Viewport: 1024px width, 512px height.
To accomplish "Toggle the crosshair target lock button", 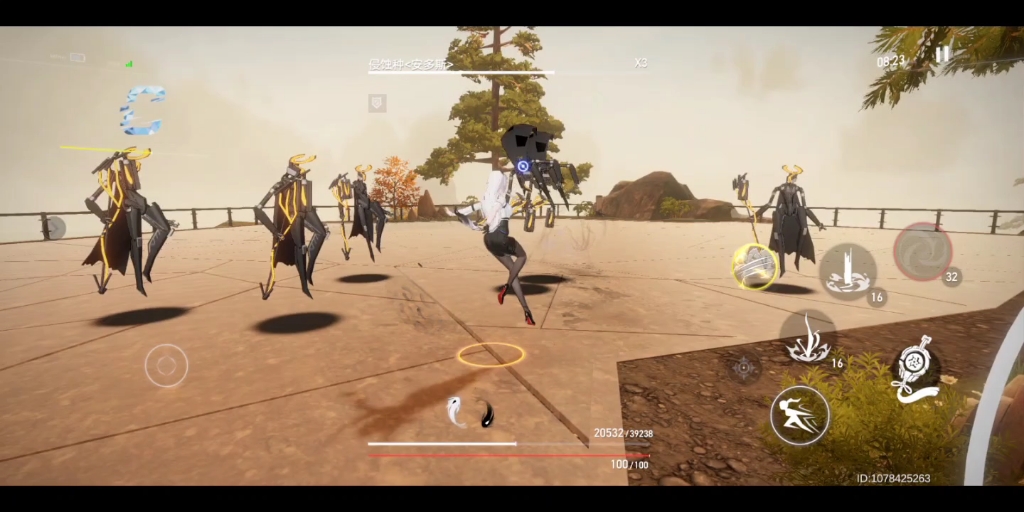I will (x=744, y=368).
